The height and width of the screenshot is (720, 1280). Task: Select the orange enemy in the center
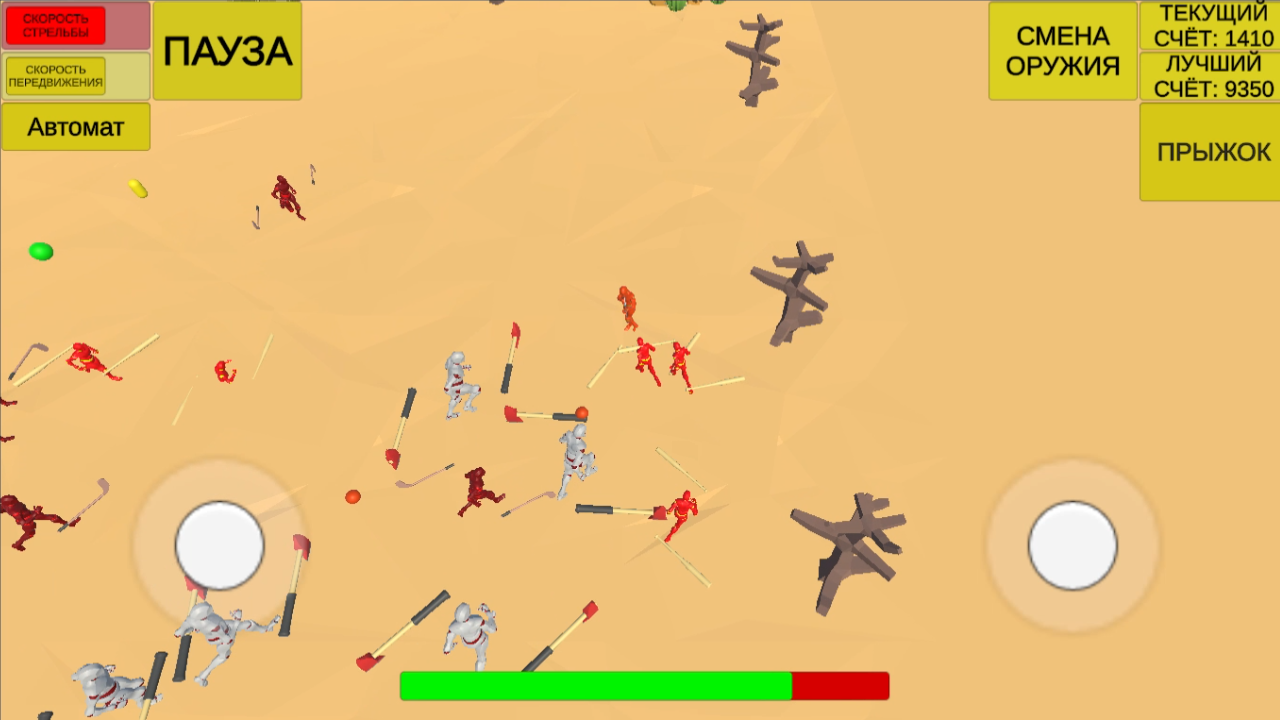[628, 310]
